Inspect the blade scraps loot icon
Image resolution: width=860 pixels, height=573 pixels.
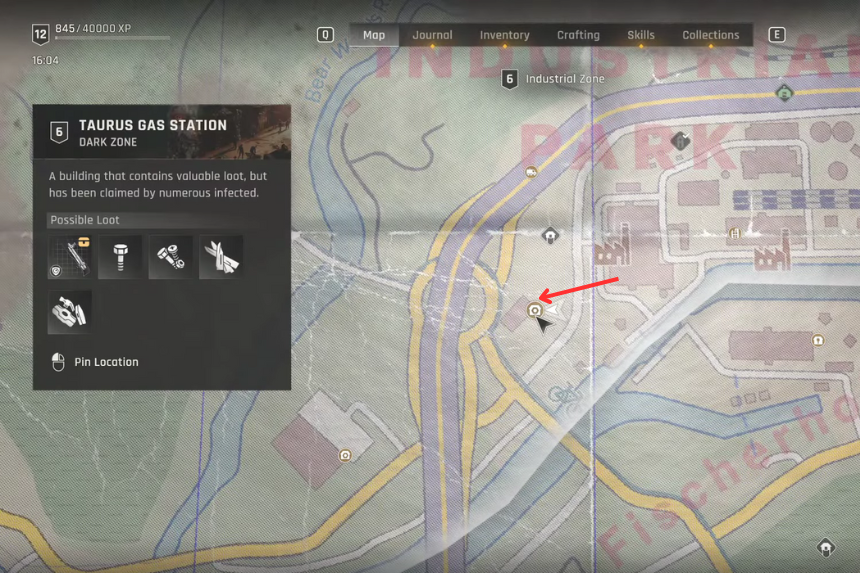point(221,257)
